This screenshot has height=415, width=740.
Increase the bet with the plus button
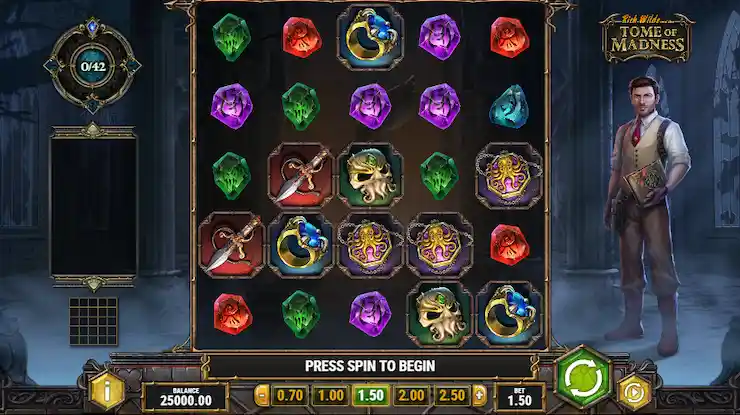478,394
